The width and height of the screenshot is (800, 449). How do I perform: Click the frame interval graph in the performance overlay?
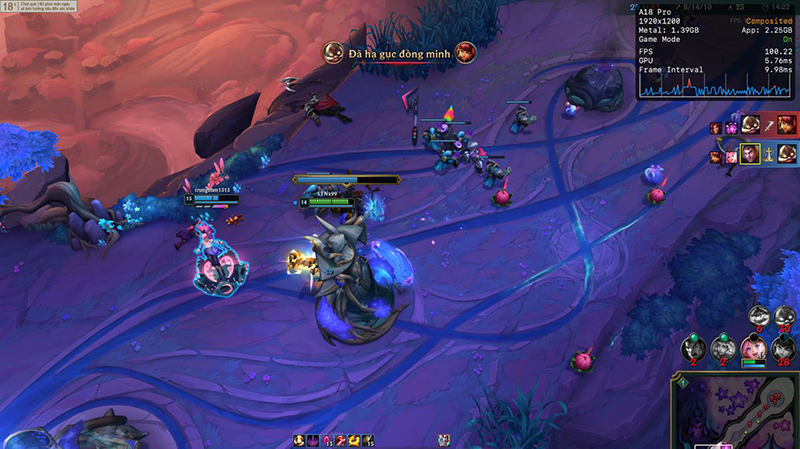[716, 88]
